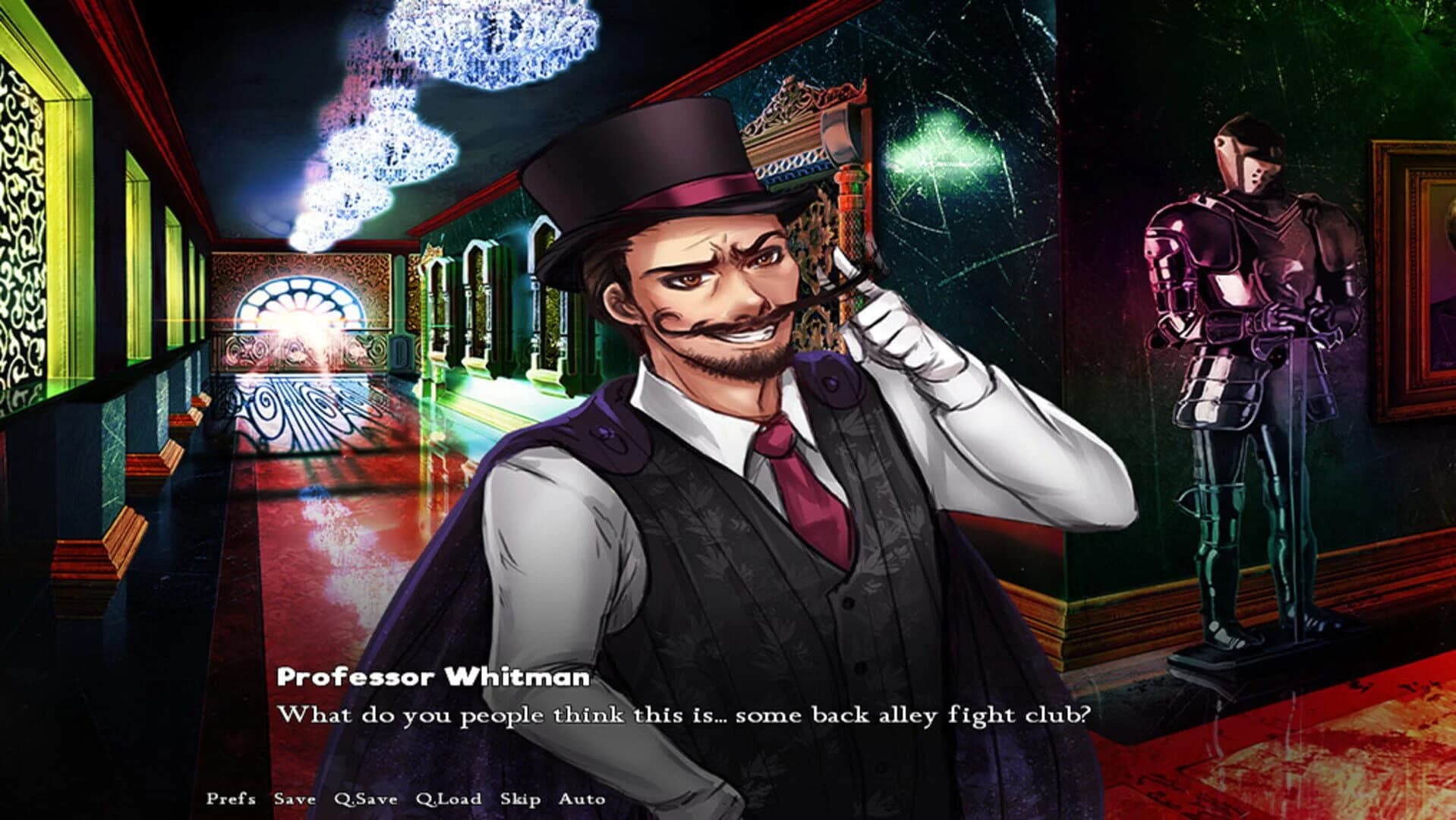Click the Save option
Image resolution: width=1456 pixels, height=820 pixels.
295,799
